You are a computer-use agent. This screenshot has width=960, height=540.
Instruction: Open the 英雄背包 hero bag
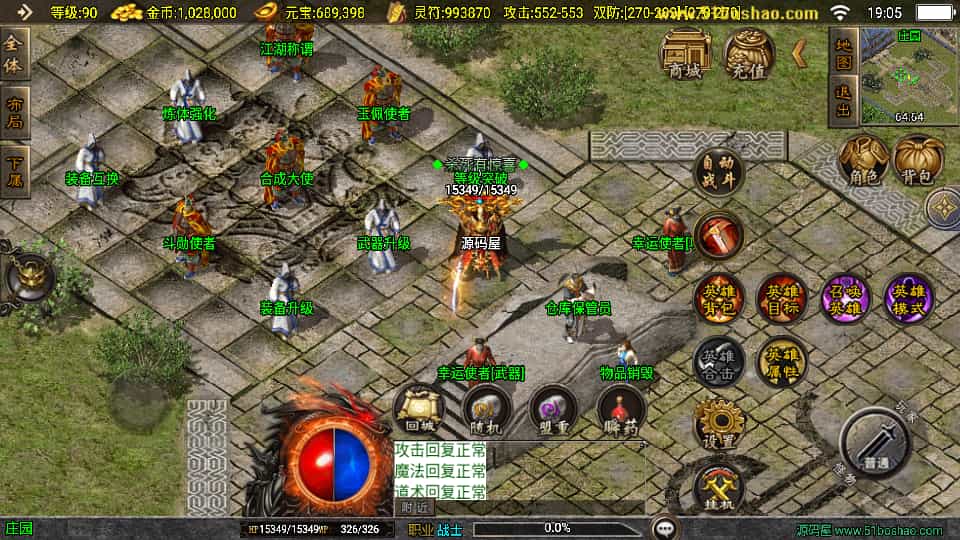(719, 297)
